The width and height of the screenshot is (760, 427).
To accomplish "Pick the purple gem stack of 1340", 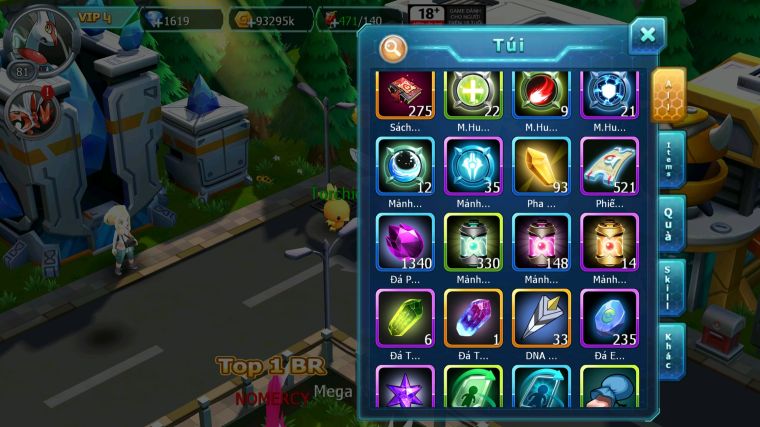I will [405, 242].
